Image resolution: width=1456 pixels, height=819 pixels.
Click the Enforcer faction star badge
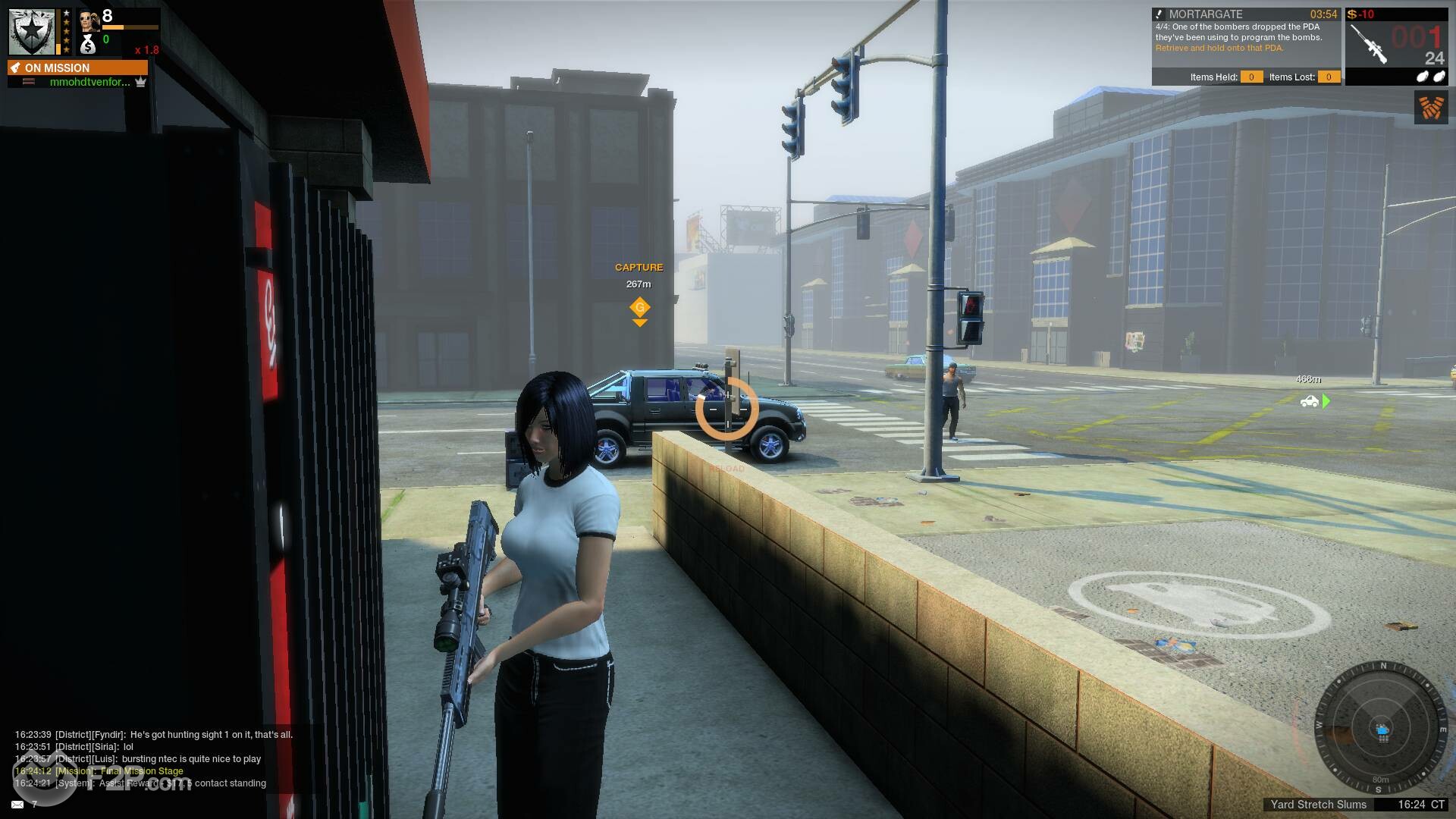[x=32, y=32]
